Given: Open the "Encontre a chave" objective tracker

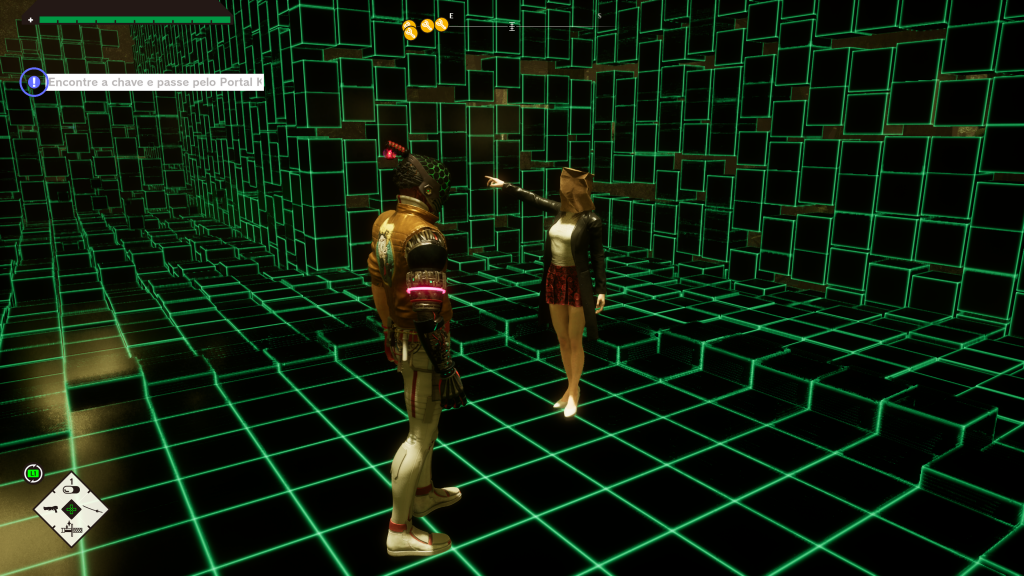Looking at the screenshot, I should click(x=155, y=82).
